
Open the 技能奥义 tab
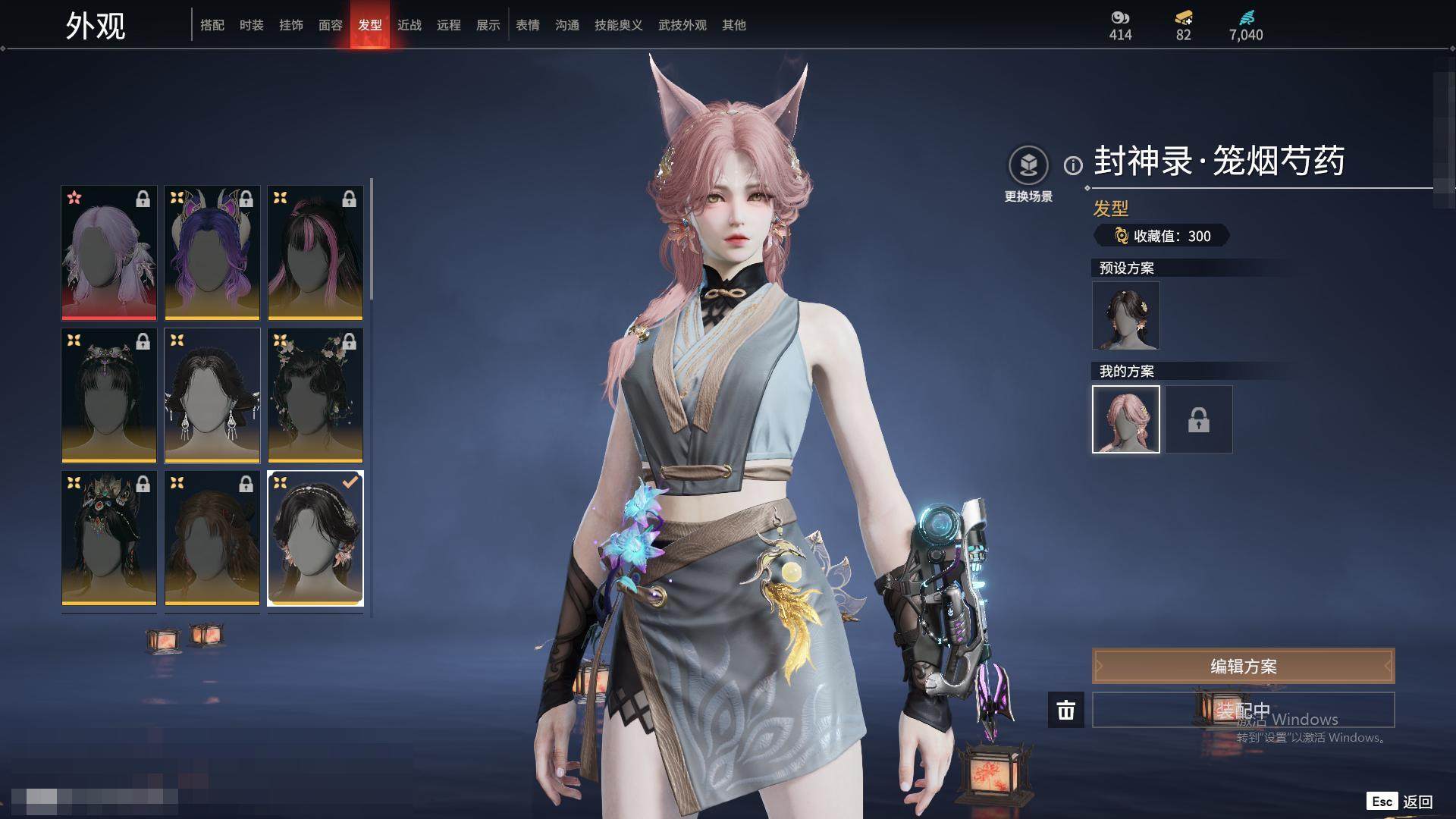(619, 25)
